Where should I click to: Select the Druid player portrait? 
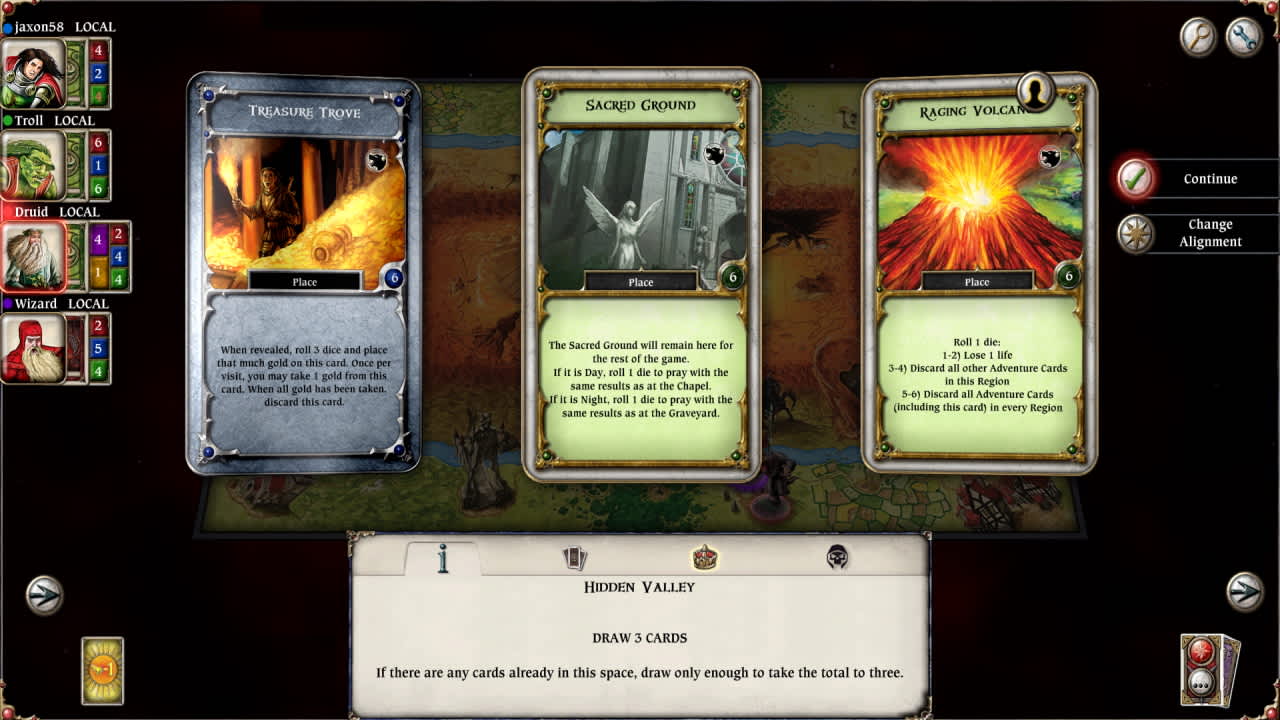point(35,257)
